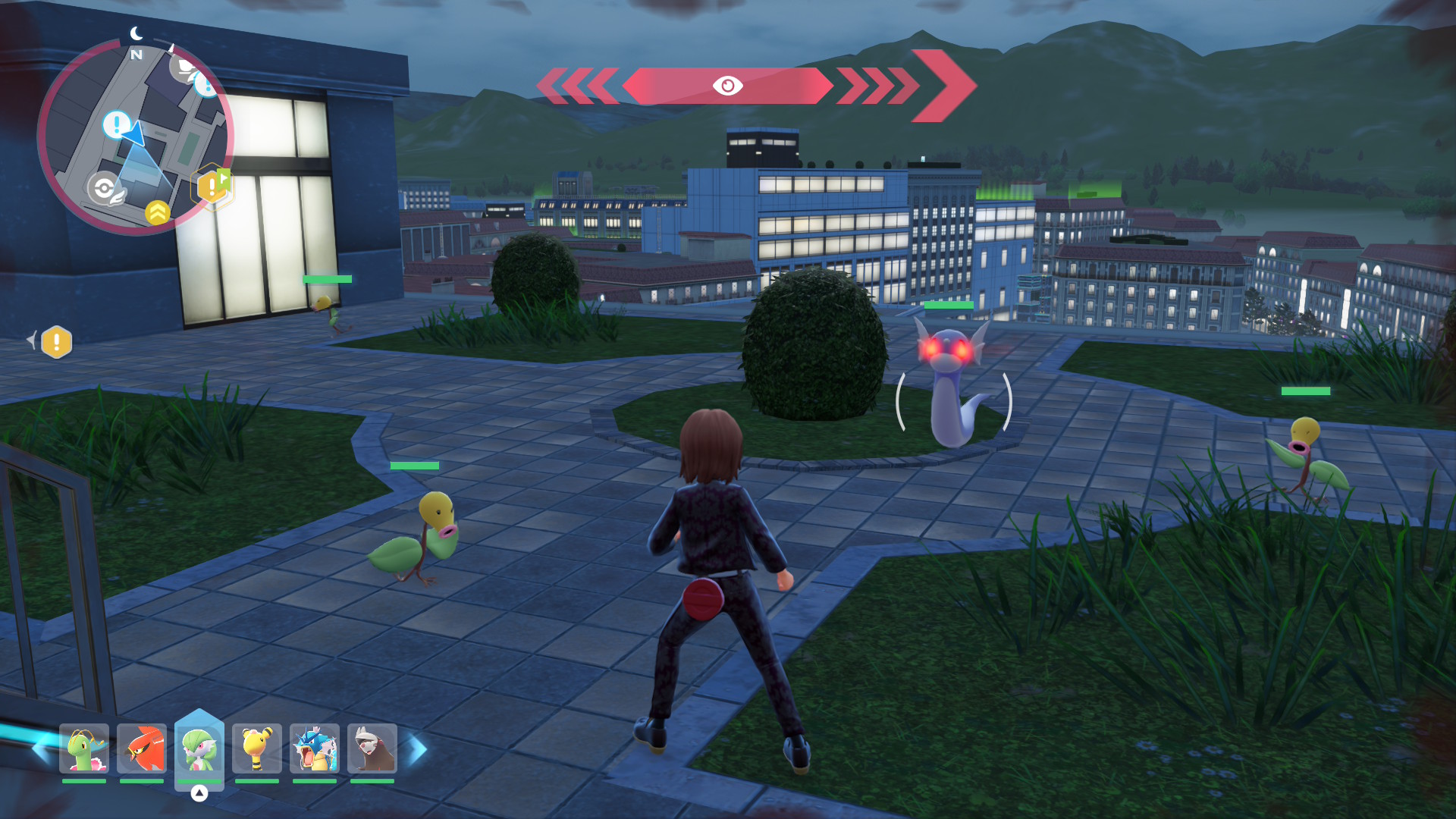This screenshot has width=1456, height=819.
Task: Select Meganium in the party bar
Action: tap(84, 748)
